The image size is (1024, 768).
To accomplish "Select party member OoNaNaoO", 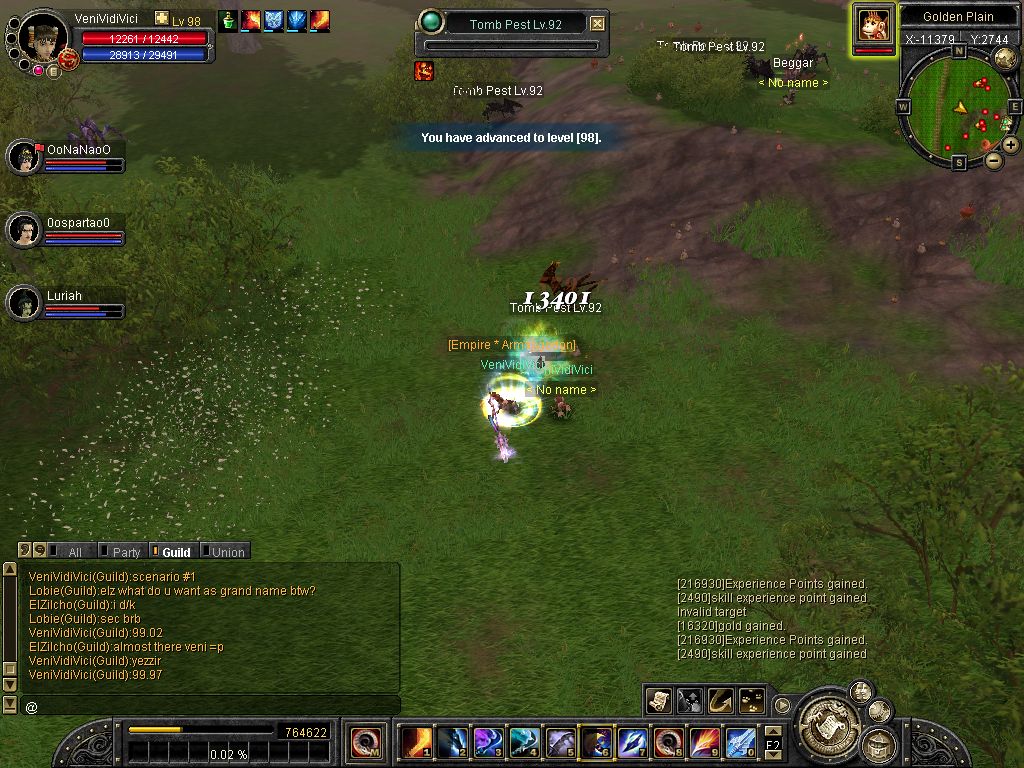I will click(x=24, y=156).
